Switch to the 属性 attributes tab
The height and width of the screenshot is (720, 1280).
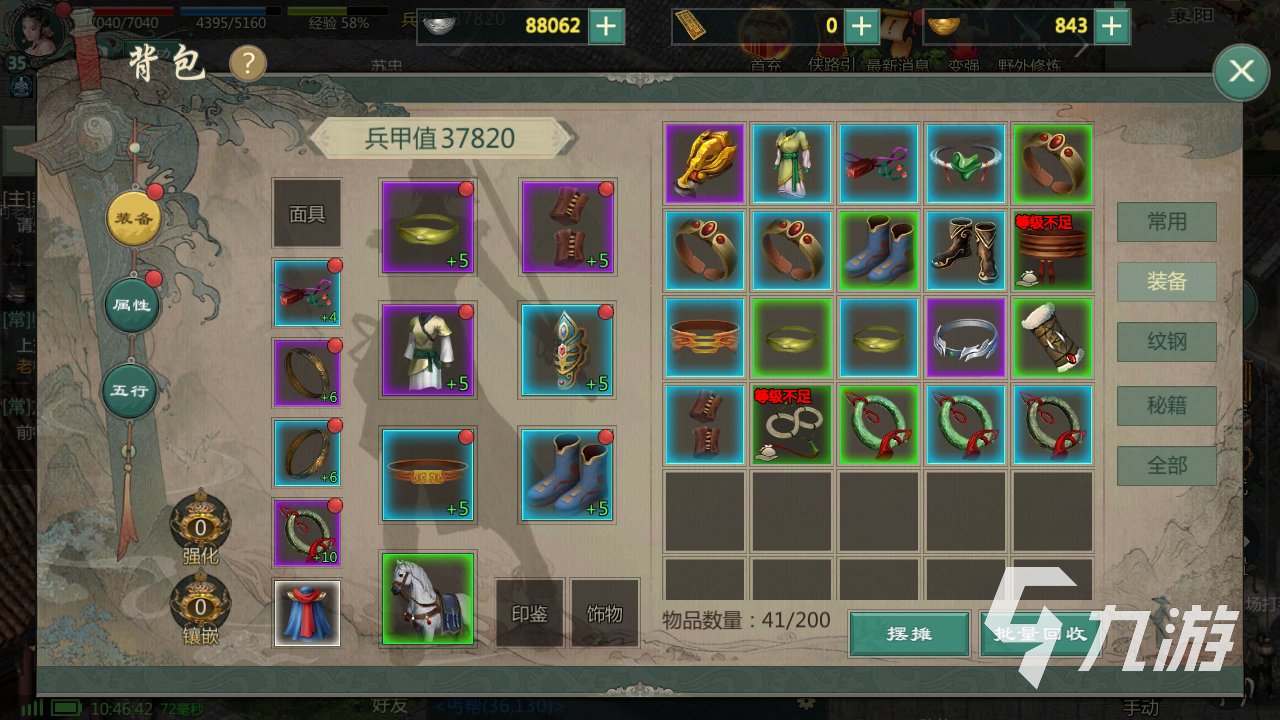[132, 304]
